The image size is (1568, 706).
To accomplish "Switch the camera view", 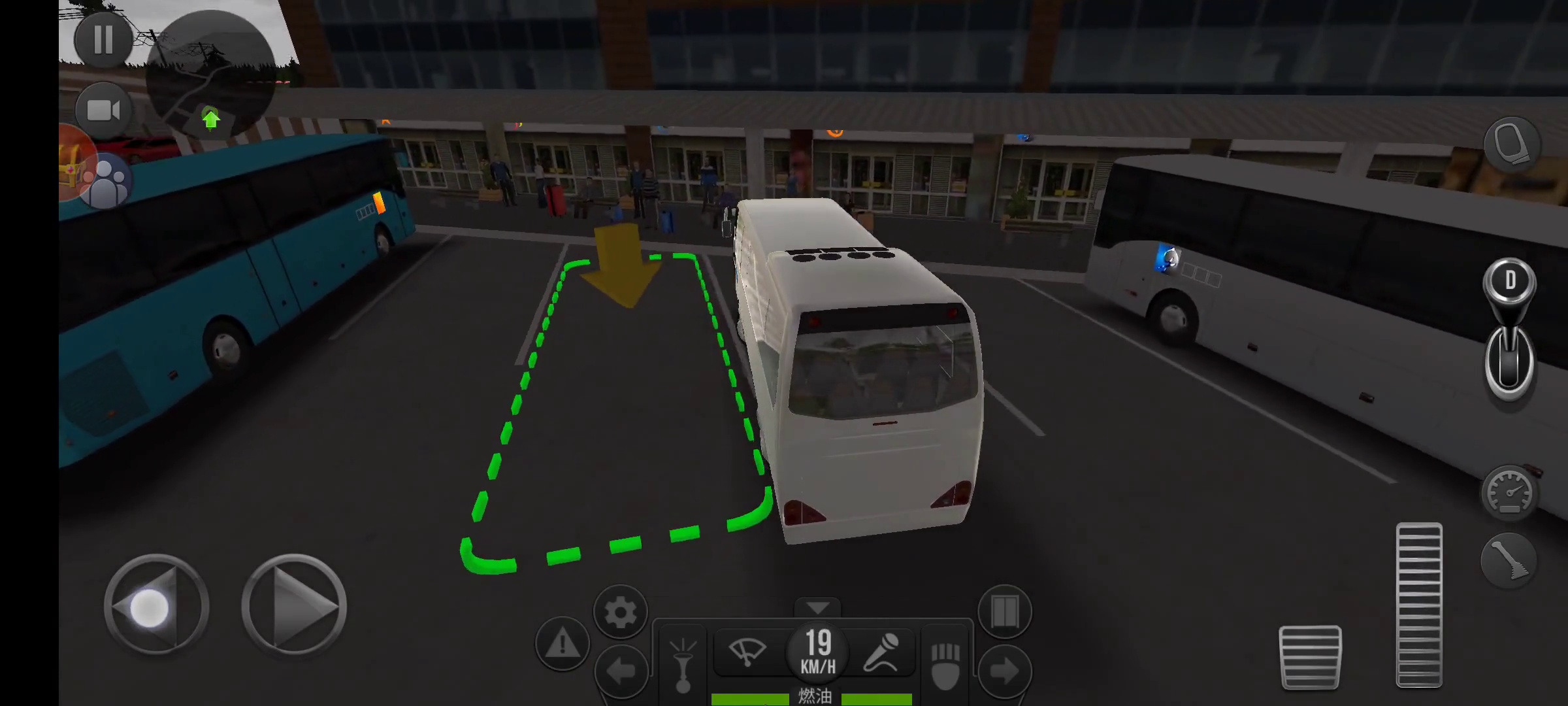I will (103, 110).
